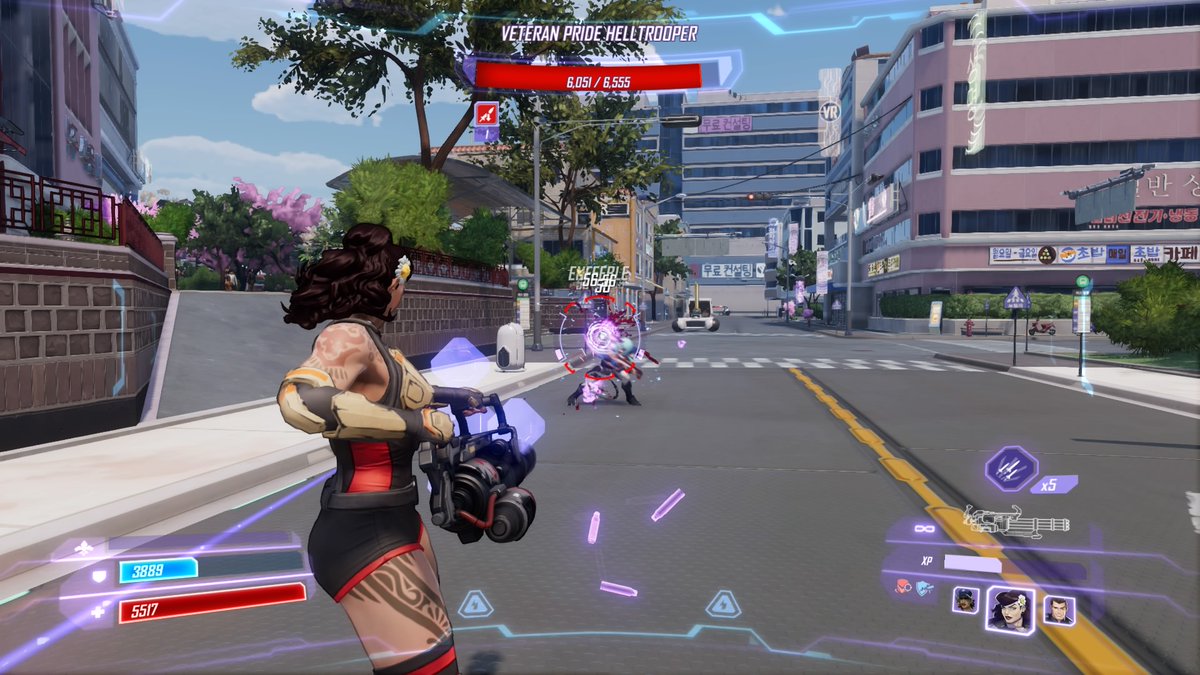Click the red rocket enemy trait icon
This screenshot has height=675, width=1200.
(486, 112)
